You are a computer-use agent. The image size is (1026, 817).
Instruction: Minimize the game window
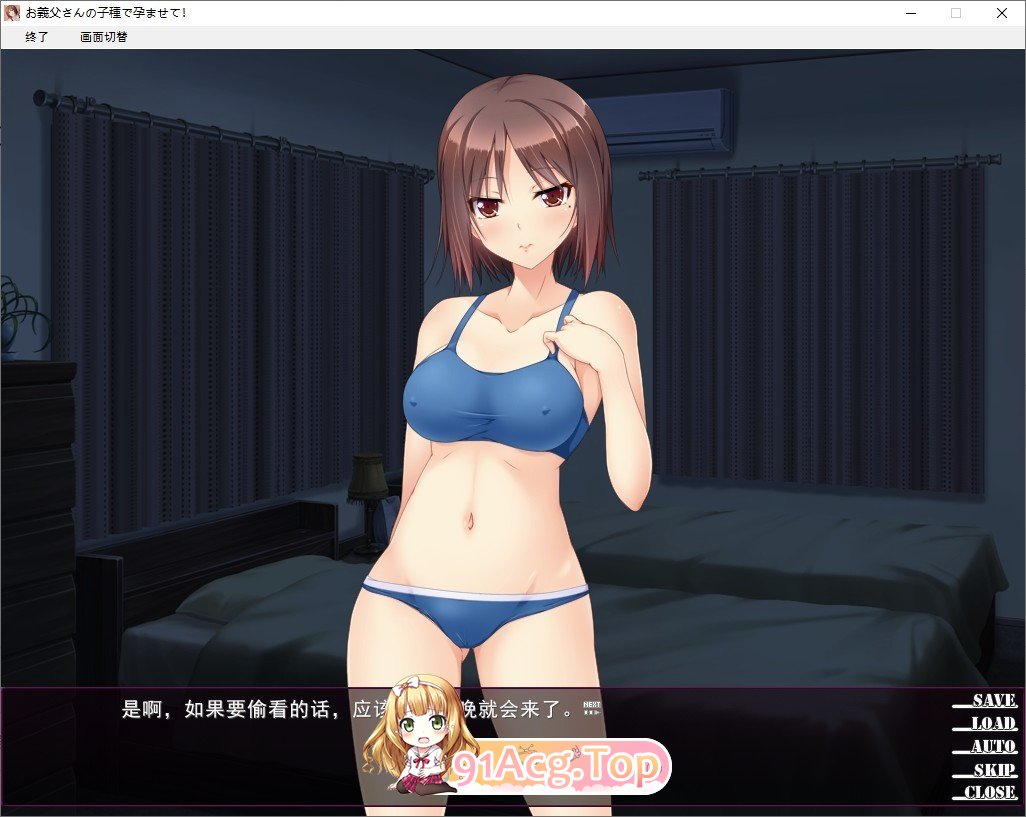tap(910, 13)
